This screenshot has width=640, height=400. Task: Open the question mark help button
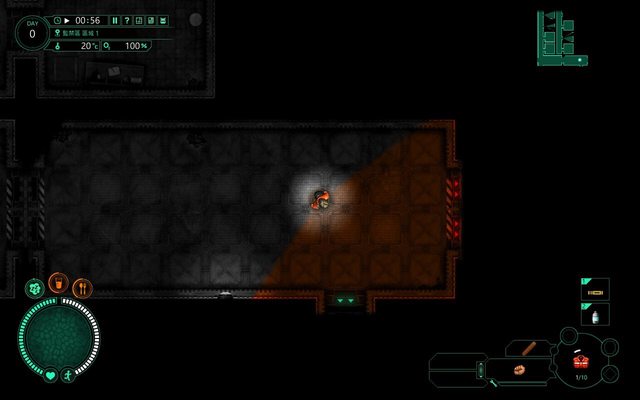(127, 20)
